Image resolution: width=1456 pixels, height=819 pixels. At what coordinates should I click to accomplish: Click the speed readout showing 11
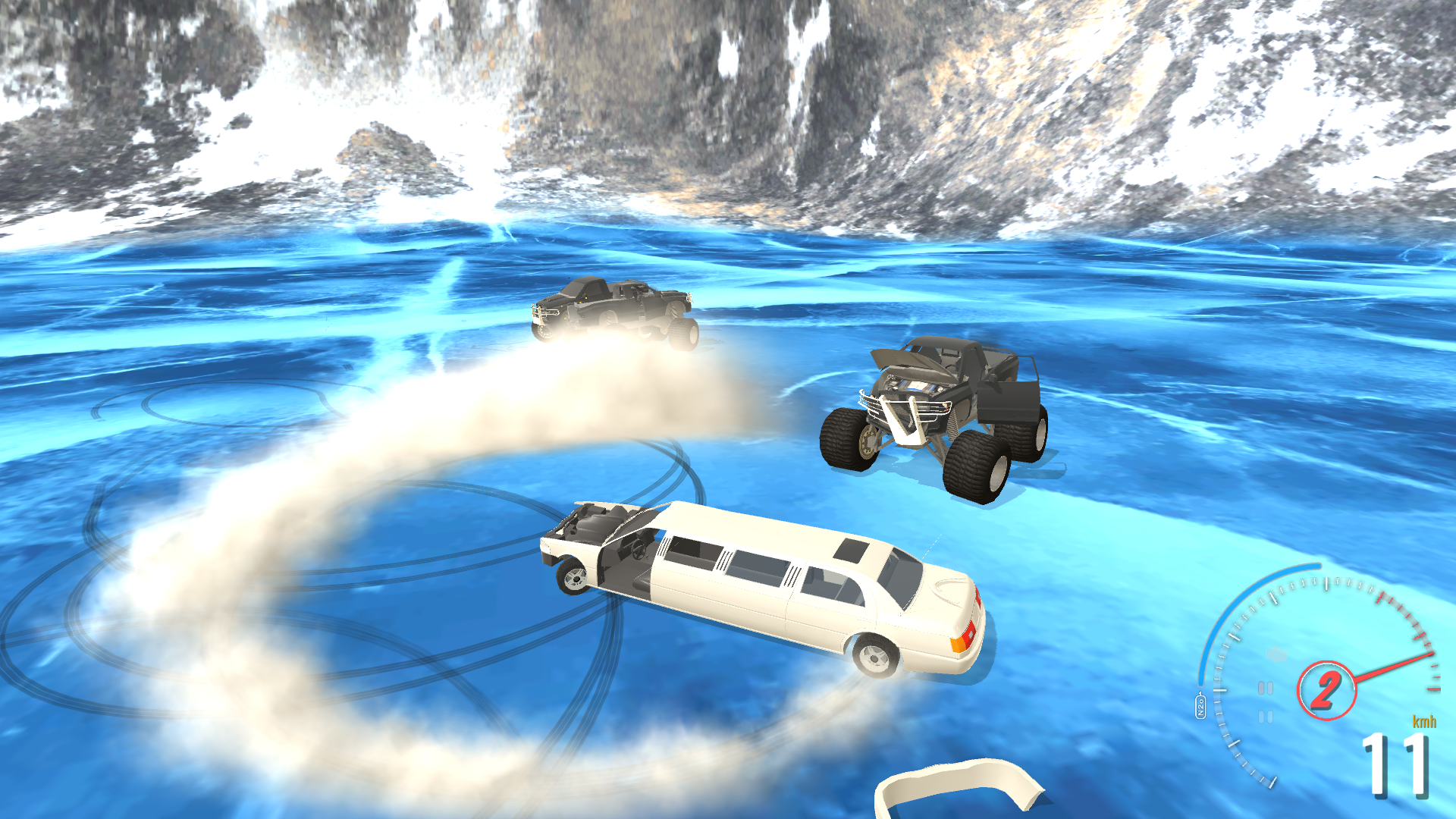click(x=1395, y=766)
